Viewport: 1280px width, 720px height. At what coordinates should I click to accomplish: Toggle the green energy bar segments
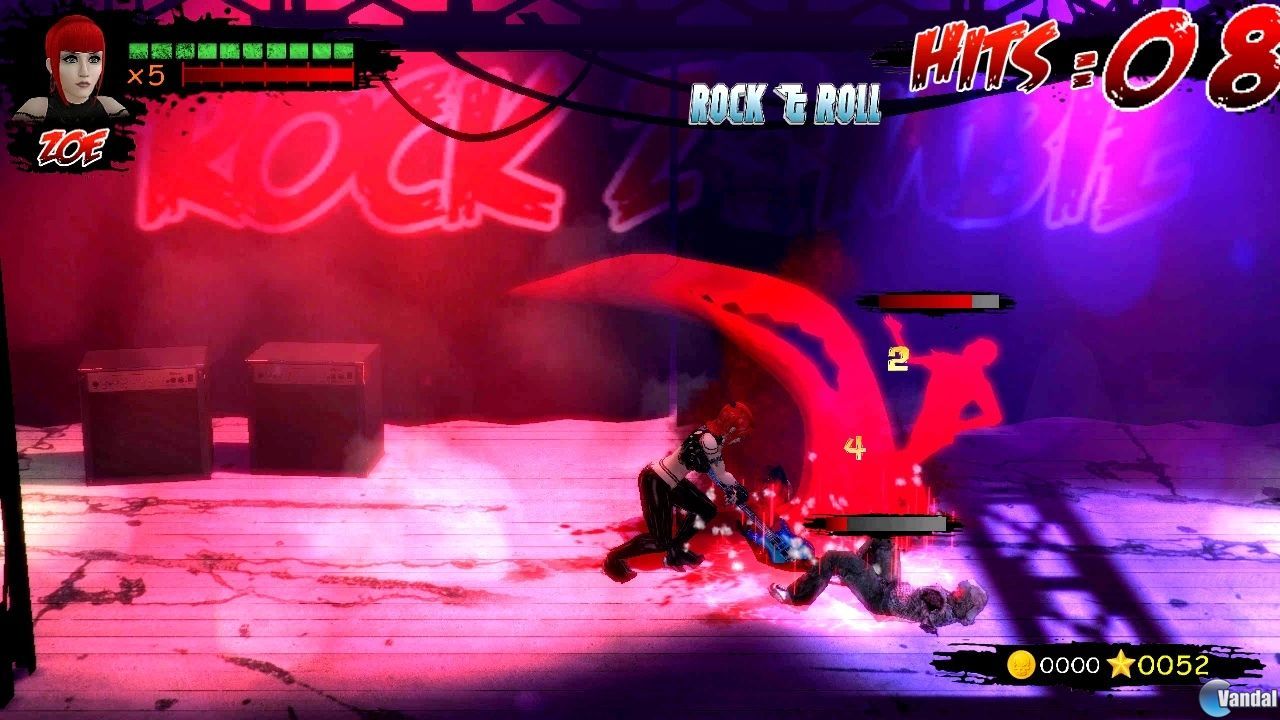[x=245, y=48]
